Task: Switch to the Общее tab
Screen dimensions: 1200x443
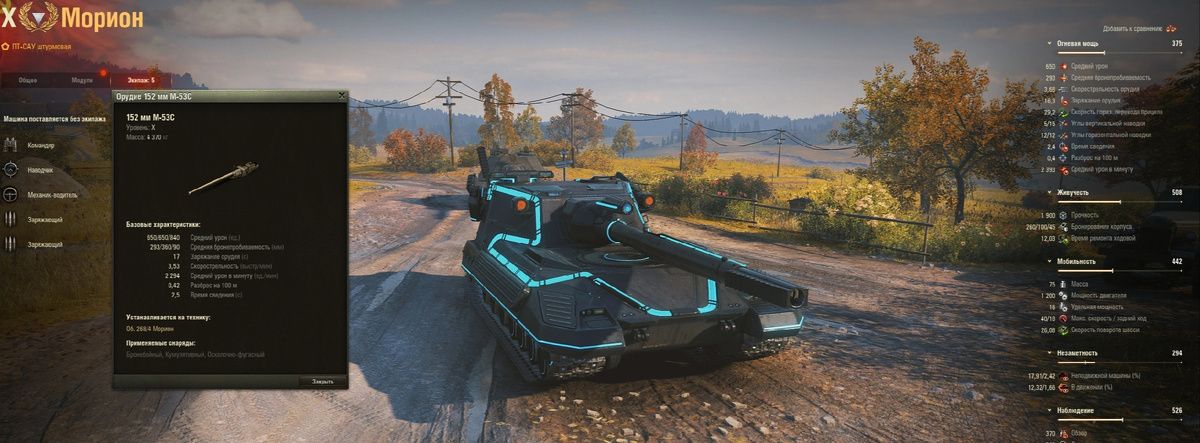Action: click(x=28, y=79)
